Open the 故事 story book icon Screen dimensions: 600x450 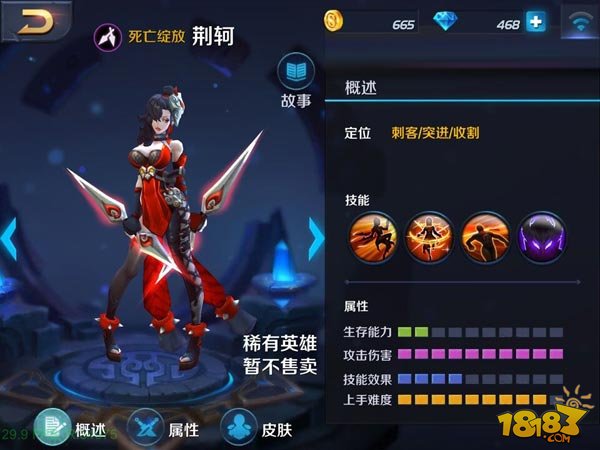(296, 73)
